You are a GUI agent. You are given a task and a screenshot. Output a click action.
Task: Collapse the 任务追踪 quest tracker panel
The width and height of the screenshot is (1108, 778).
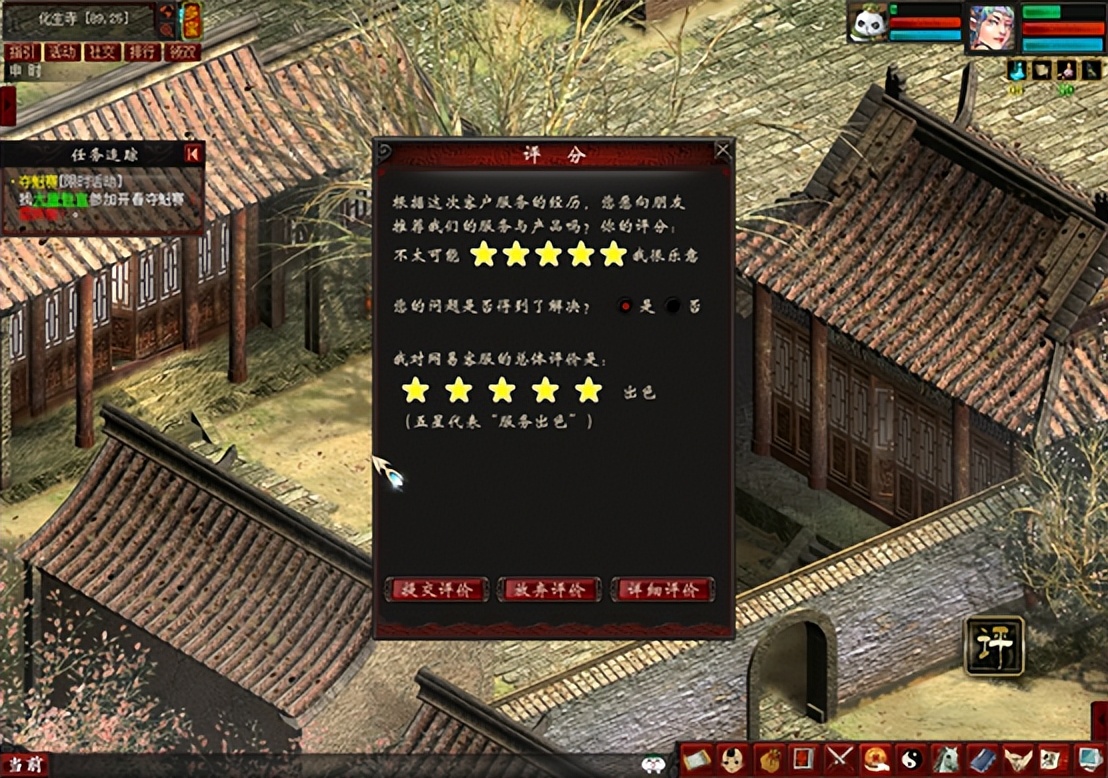pyautogui.click(x=193, y=153)
